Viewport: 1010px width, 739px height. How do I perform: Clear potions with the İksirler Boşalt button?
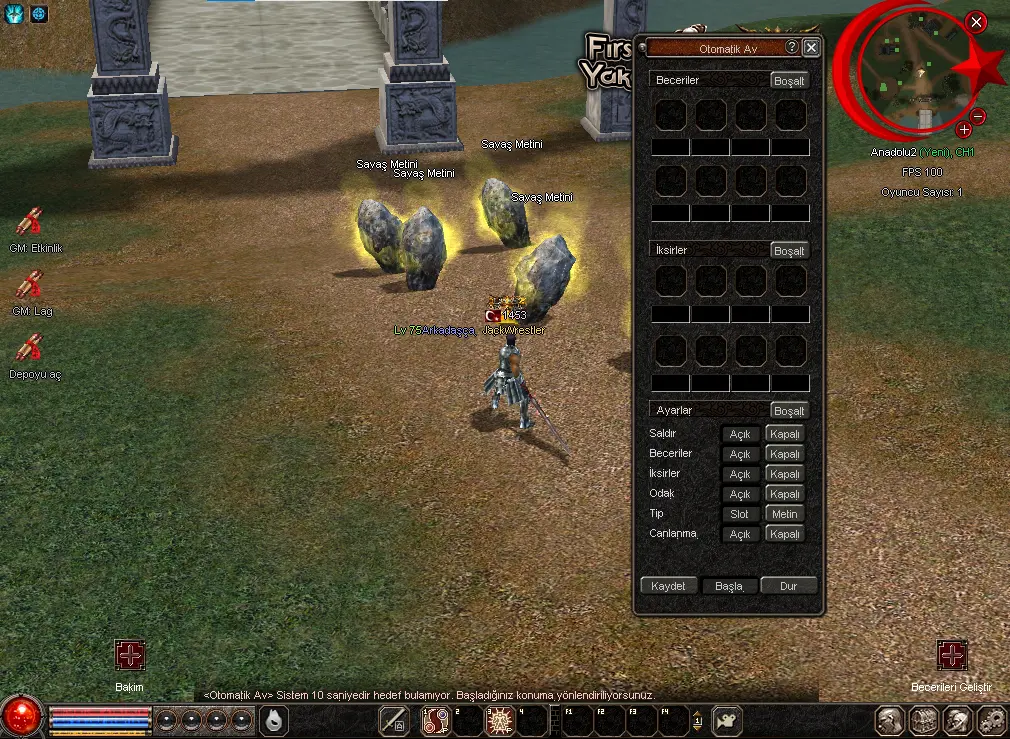[789, 251]
